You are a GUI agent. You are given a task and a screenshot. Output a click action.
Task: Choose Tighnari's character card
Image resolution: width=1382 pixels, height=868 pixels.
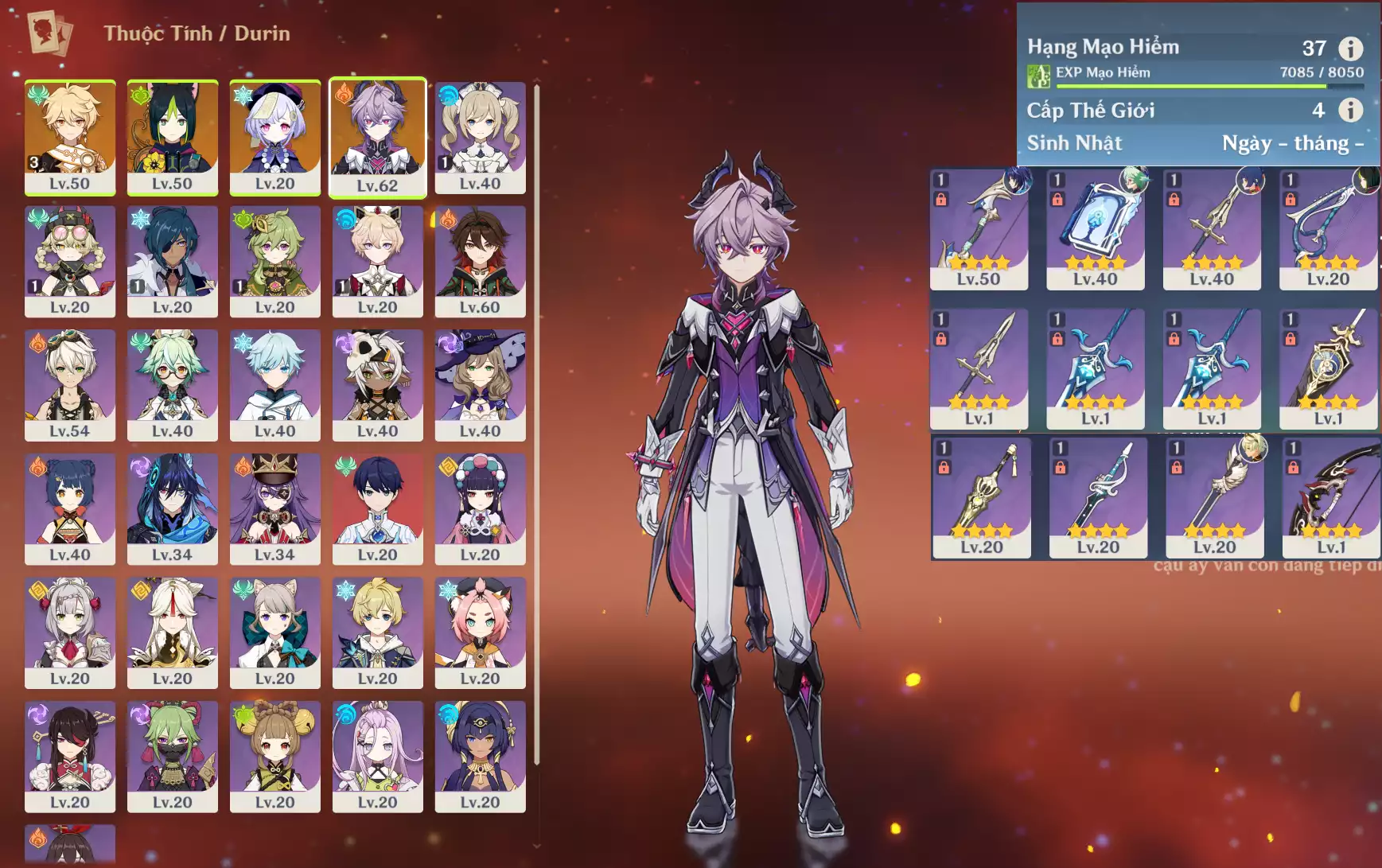point(173,137)
